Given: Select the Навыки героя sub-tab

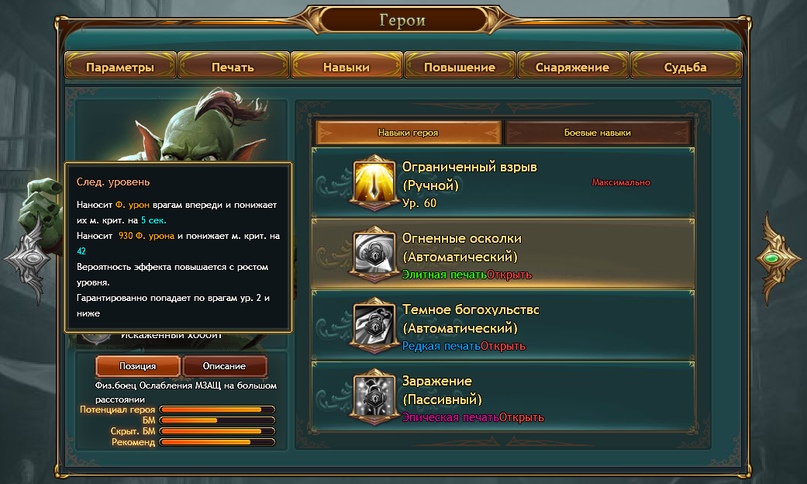Looking at the screenshot, I should (x=408, y=132).
